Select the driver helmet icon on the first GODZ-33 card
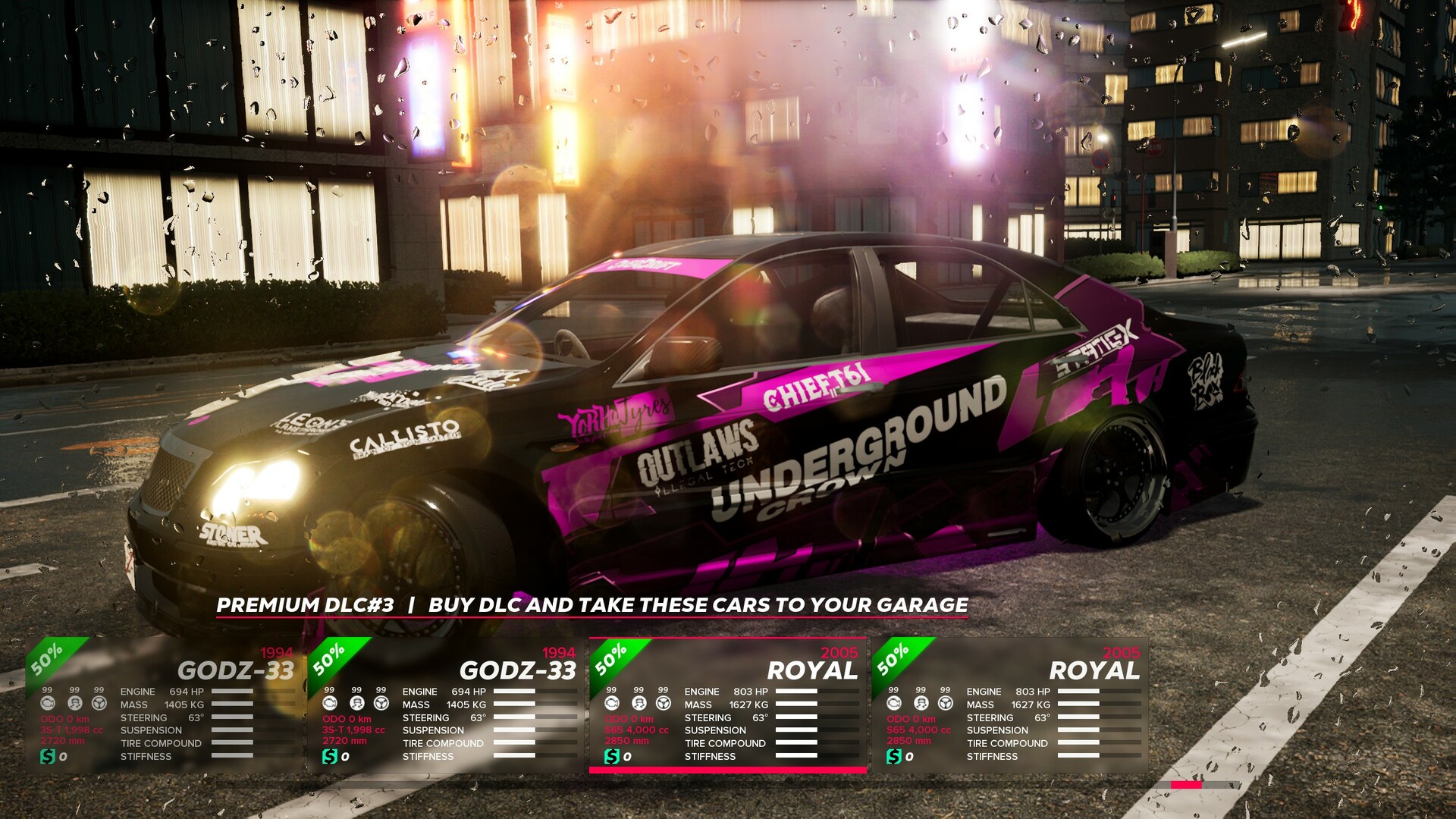Screen dimensions: 1456x819 pos(74,703)
